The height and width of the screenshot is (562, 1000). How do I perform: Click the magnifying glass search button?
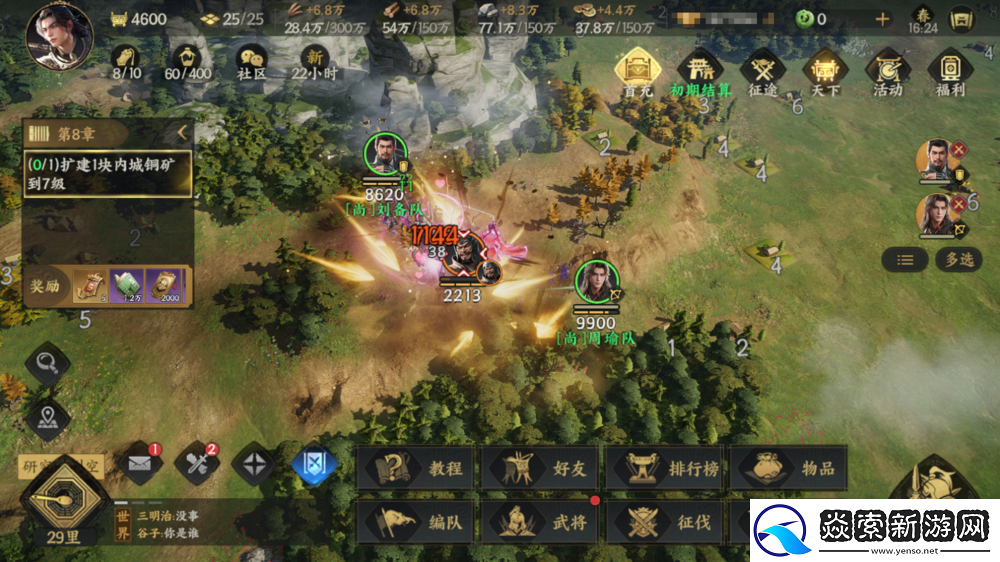(x=47, y=362)
